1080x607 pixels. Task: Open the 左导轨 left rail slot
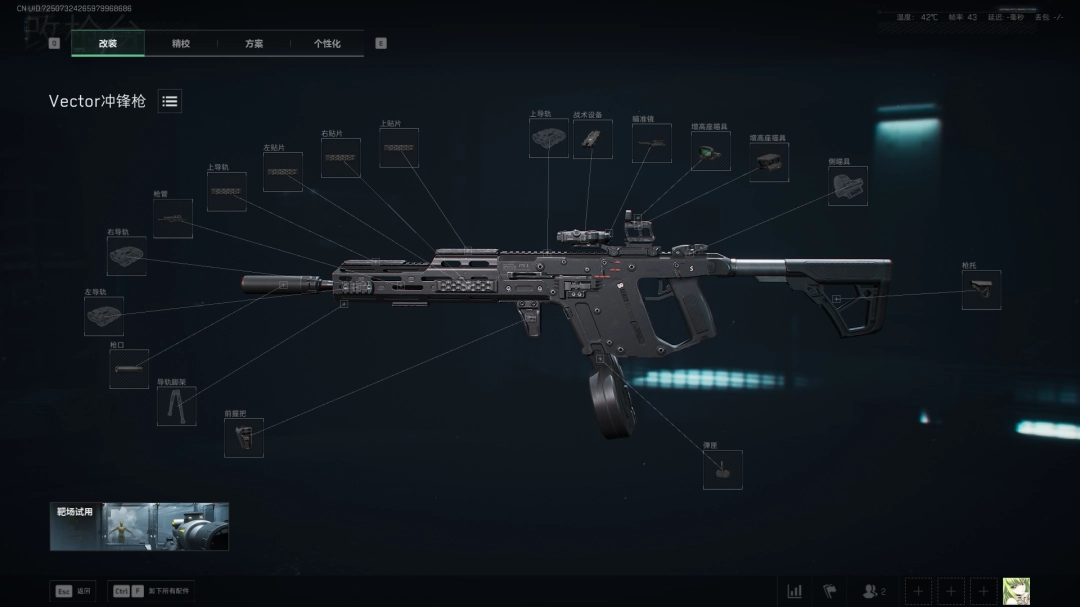(104, 316)
